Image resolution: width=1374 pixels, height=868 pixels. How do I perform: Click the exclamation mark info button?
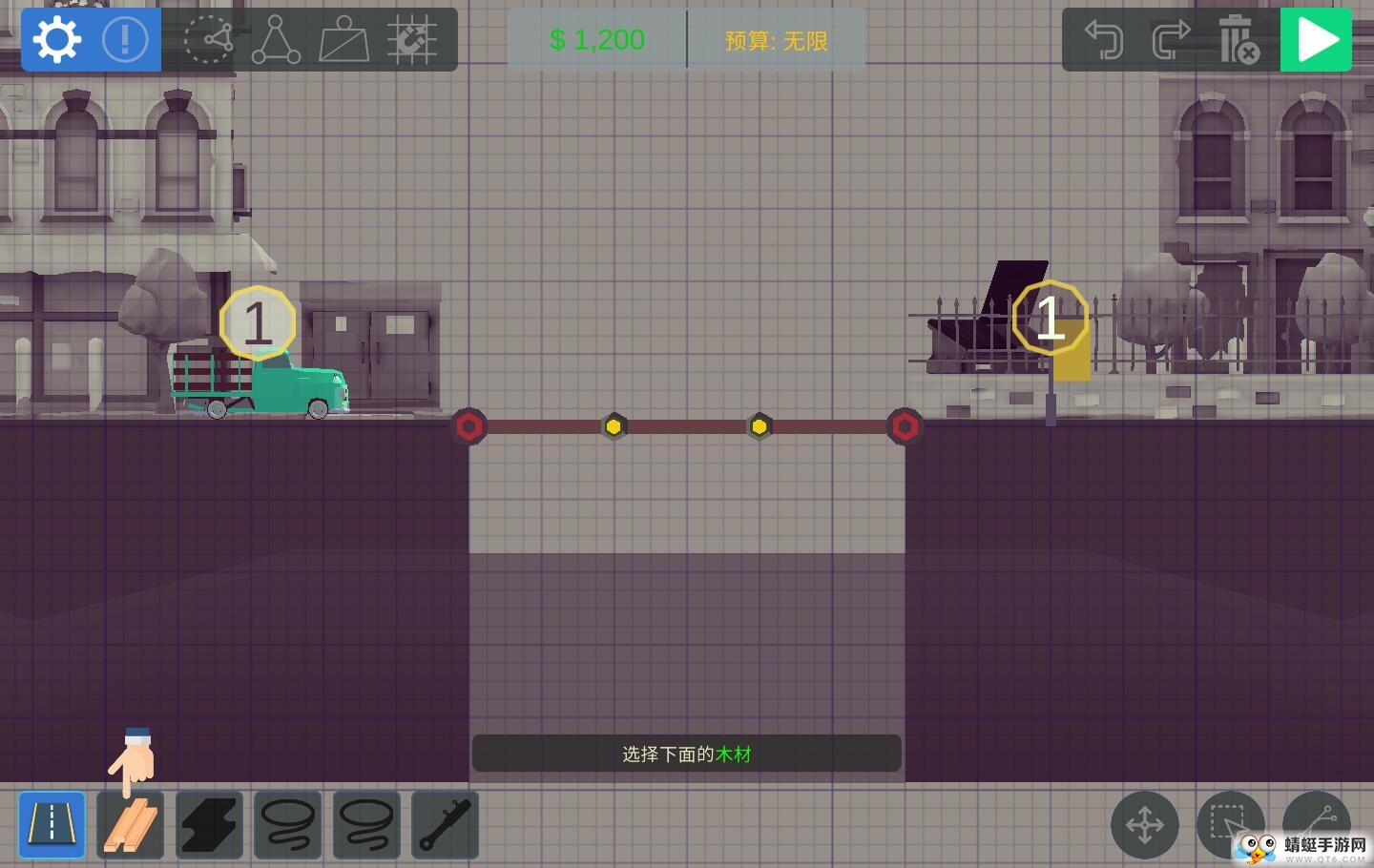point(125,40)
